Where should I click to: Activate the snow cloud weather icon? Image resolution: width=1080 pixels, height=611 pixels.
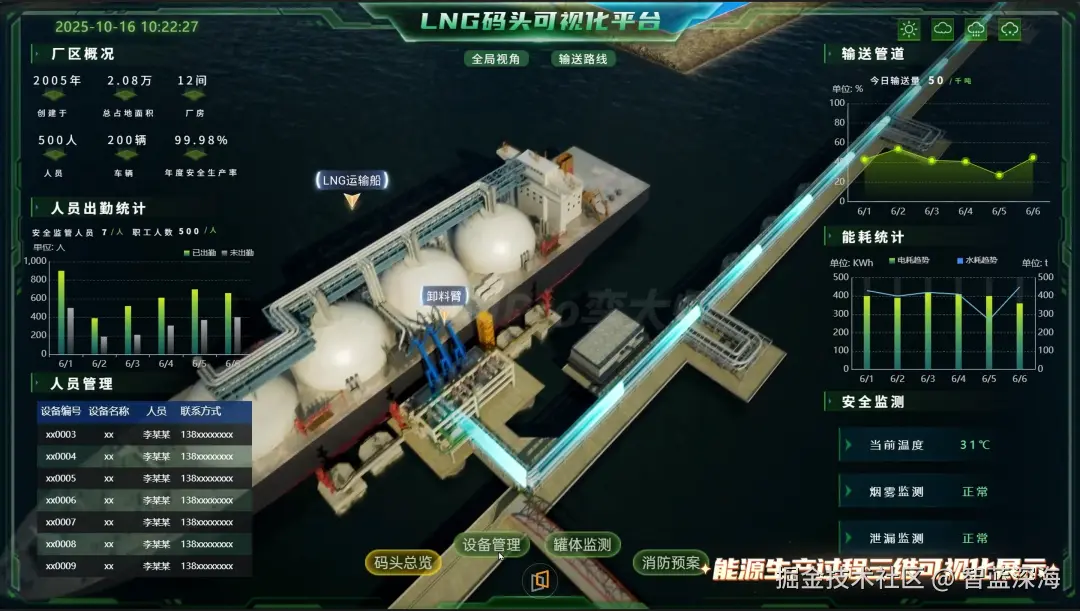coord(1010,30)
